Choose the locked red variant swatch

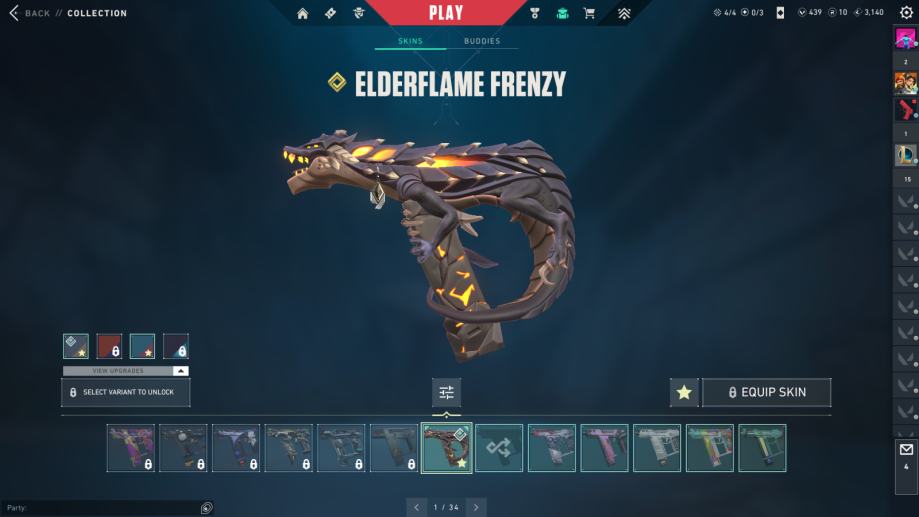tap(109, 346)
